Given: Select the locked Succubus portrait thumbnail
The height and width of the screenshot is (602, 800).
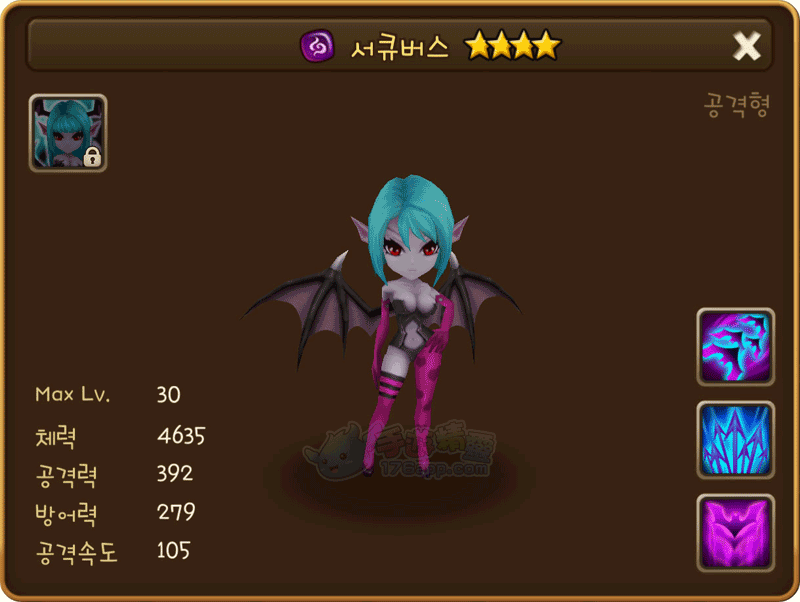Looking at the screenshot, I should pos(68,133).
